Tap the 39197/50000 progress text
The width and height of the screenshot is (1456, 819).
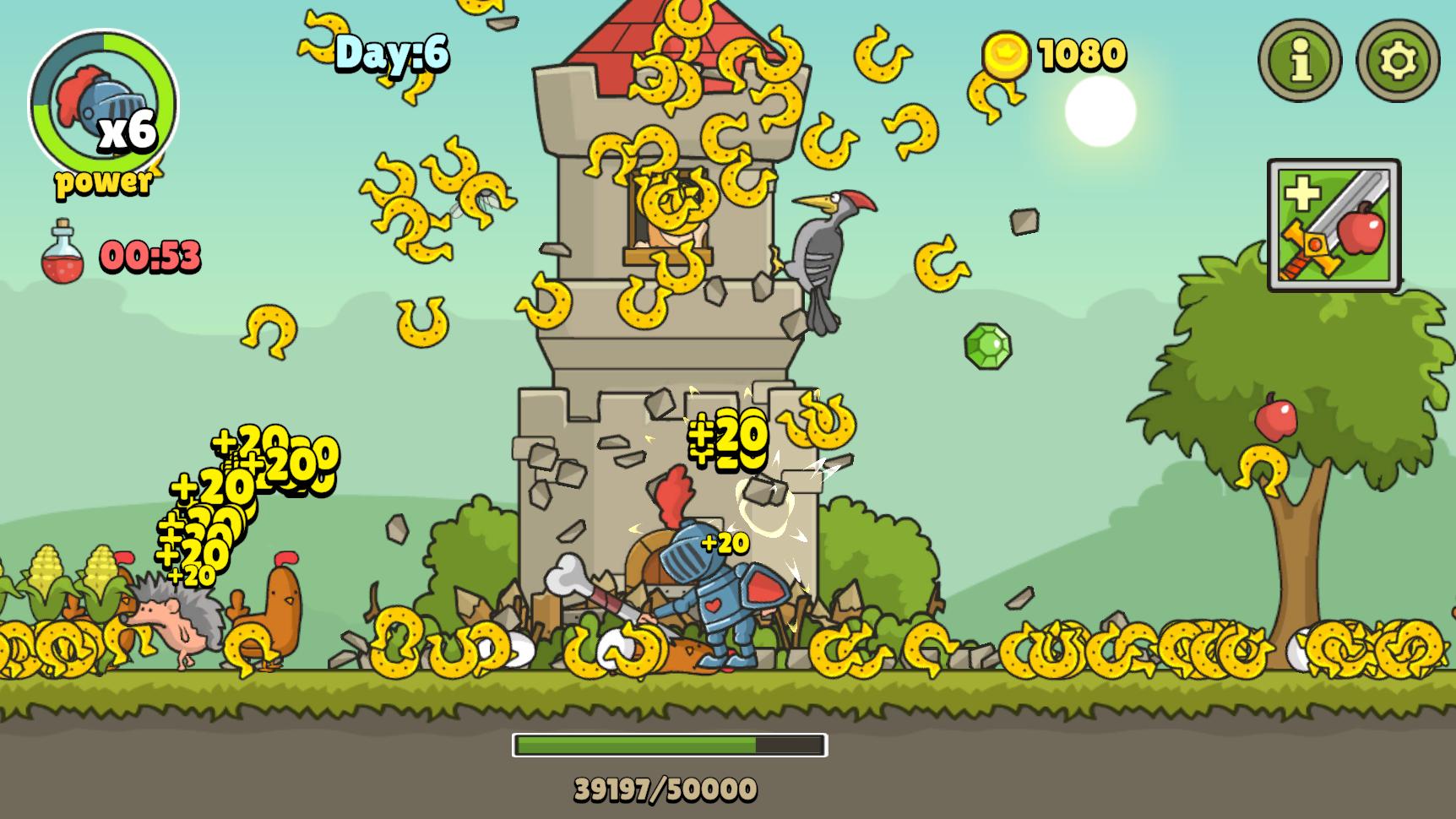[x=667, y=789]
